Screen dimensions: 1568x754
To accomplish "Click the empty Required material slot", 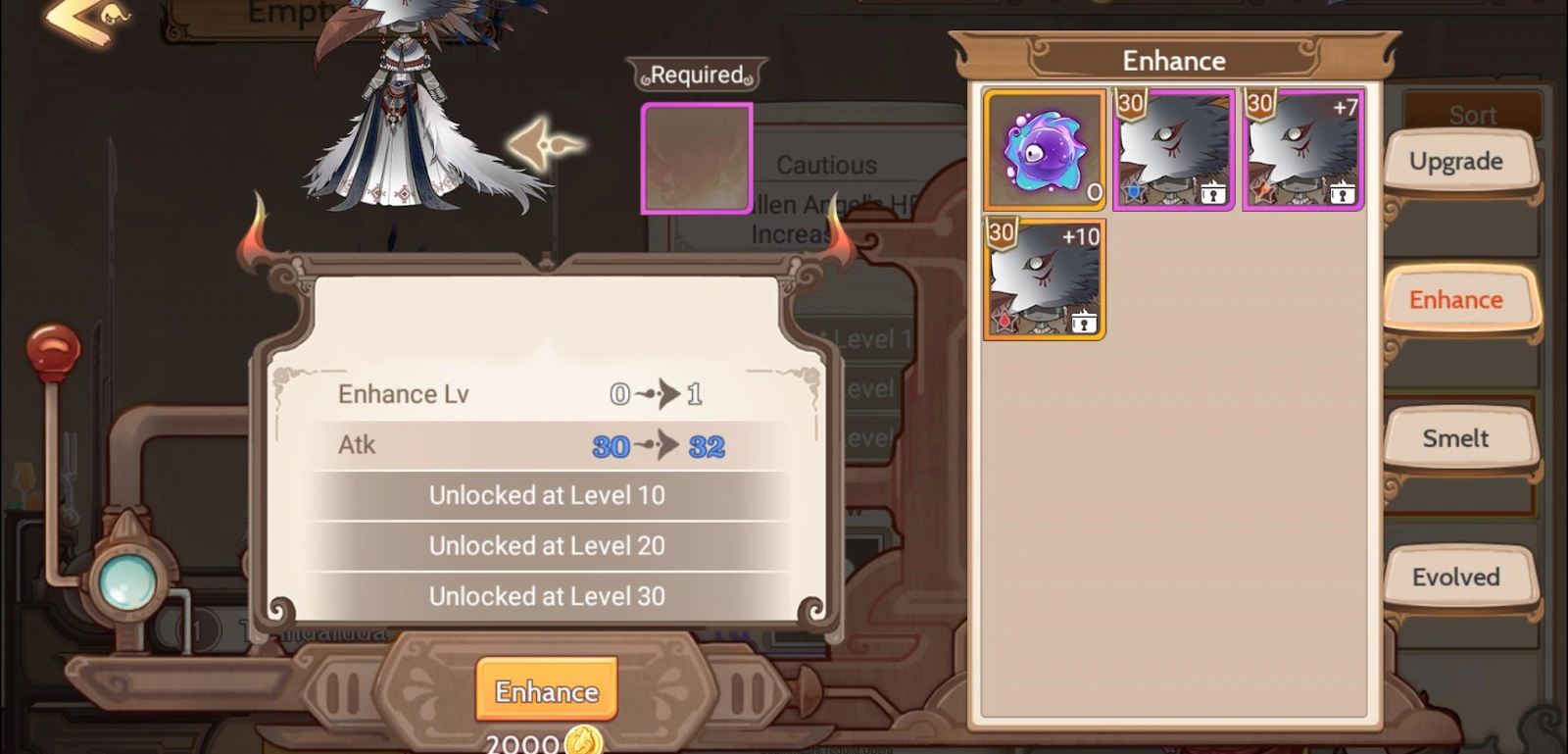I will [x=696, y=157].
